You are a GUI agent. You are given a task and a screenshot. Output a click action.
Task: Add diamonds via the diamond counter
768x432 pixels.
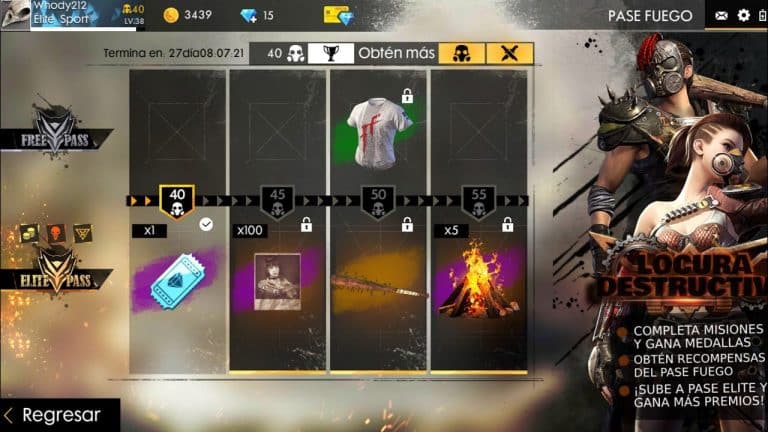click(256, 15)
